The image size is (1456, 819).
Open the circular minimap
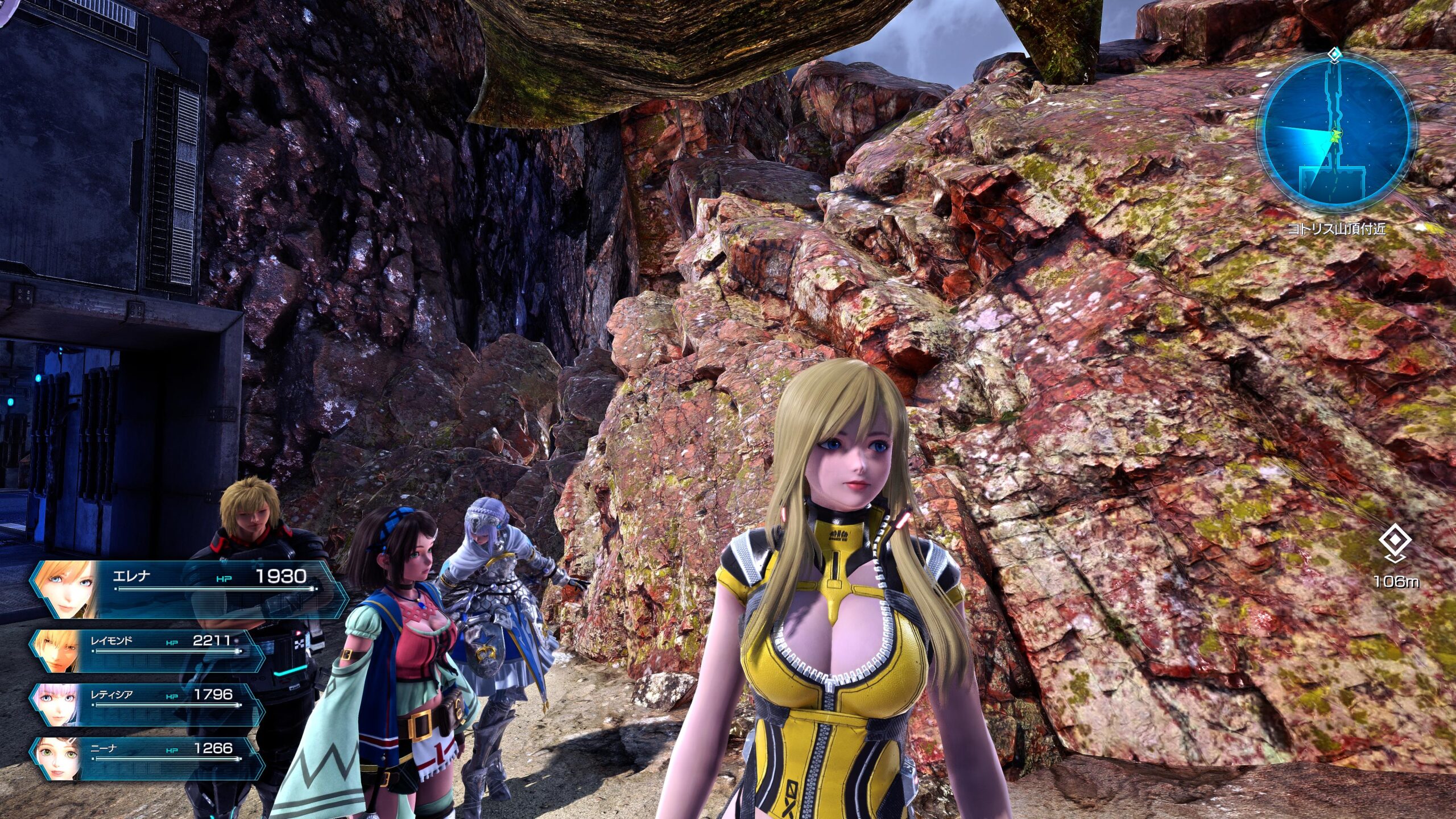tap(1336, 136)
